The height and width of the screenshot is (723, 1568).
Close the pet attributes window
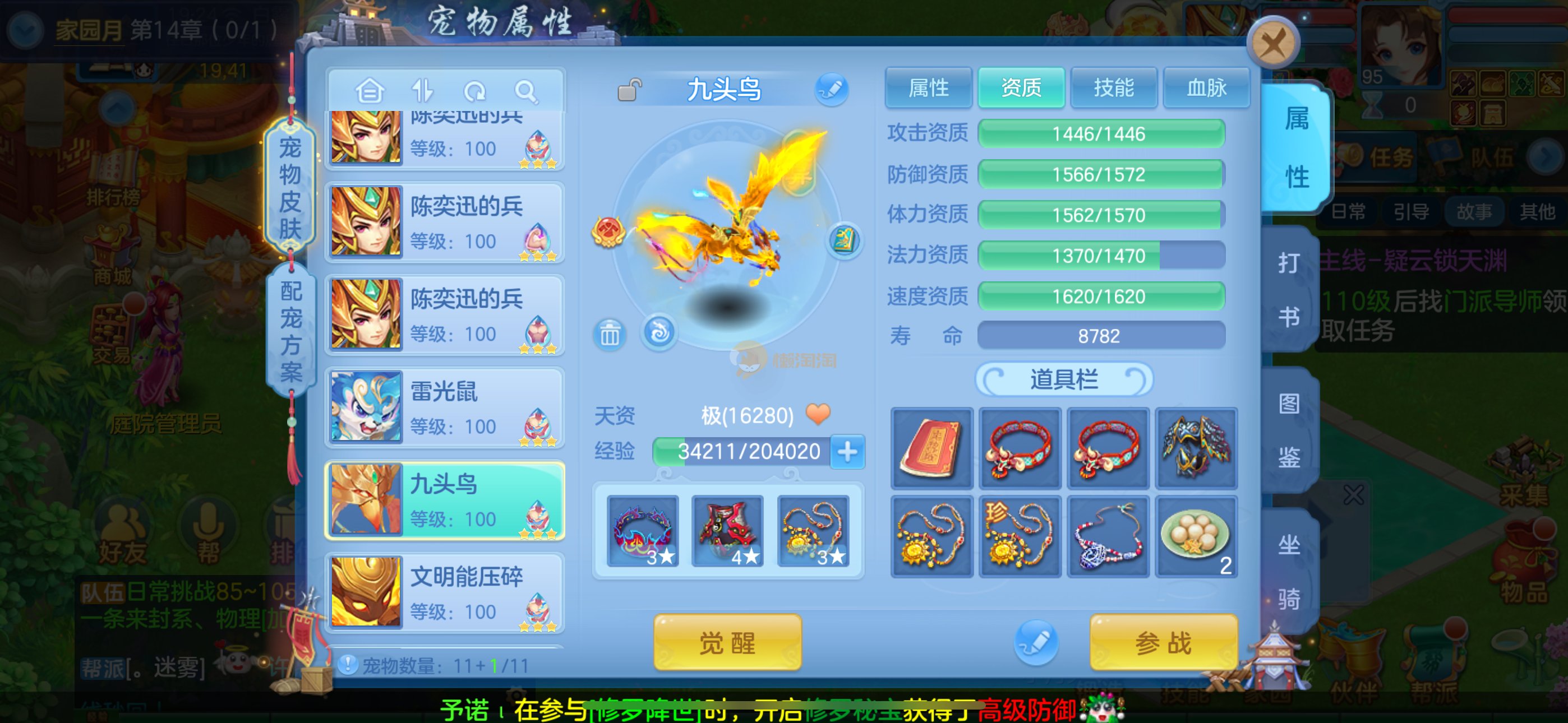1272,44
